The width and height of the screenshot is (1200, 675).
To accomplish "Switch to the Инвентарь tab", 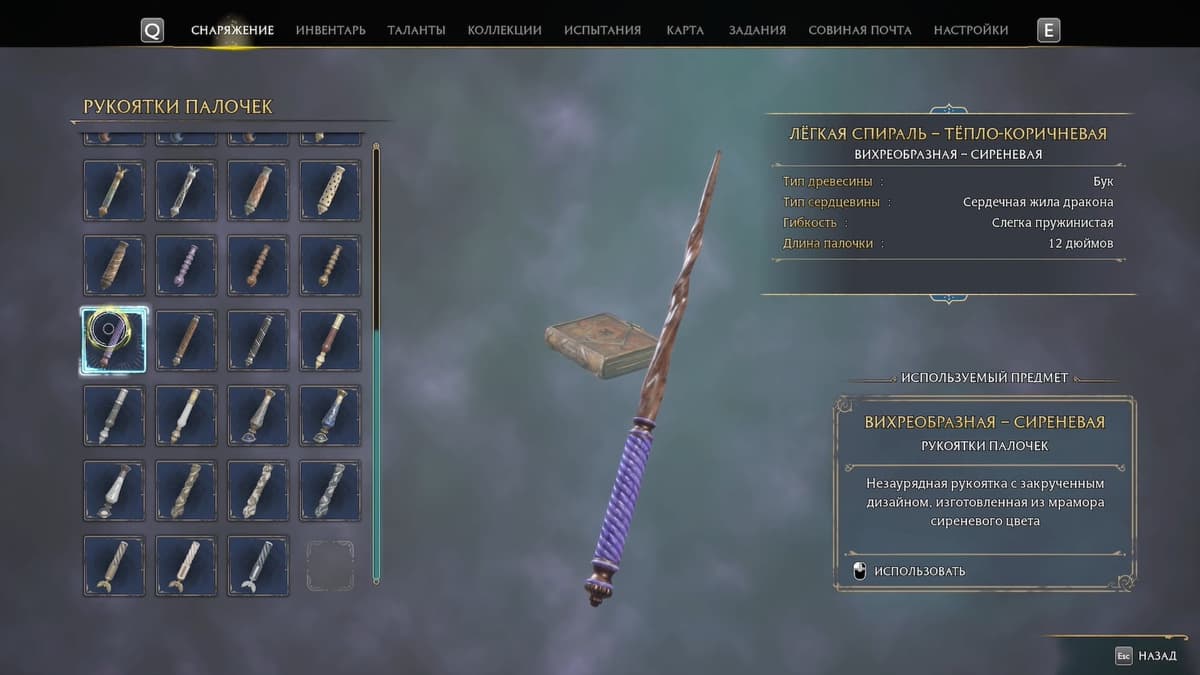I will pos(330,30).
